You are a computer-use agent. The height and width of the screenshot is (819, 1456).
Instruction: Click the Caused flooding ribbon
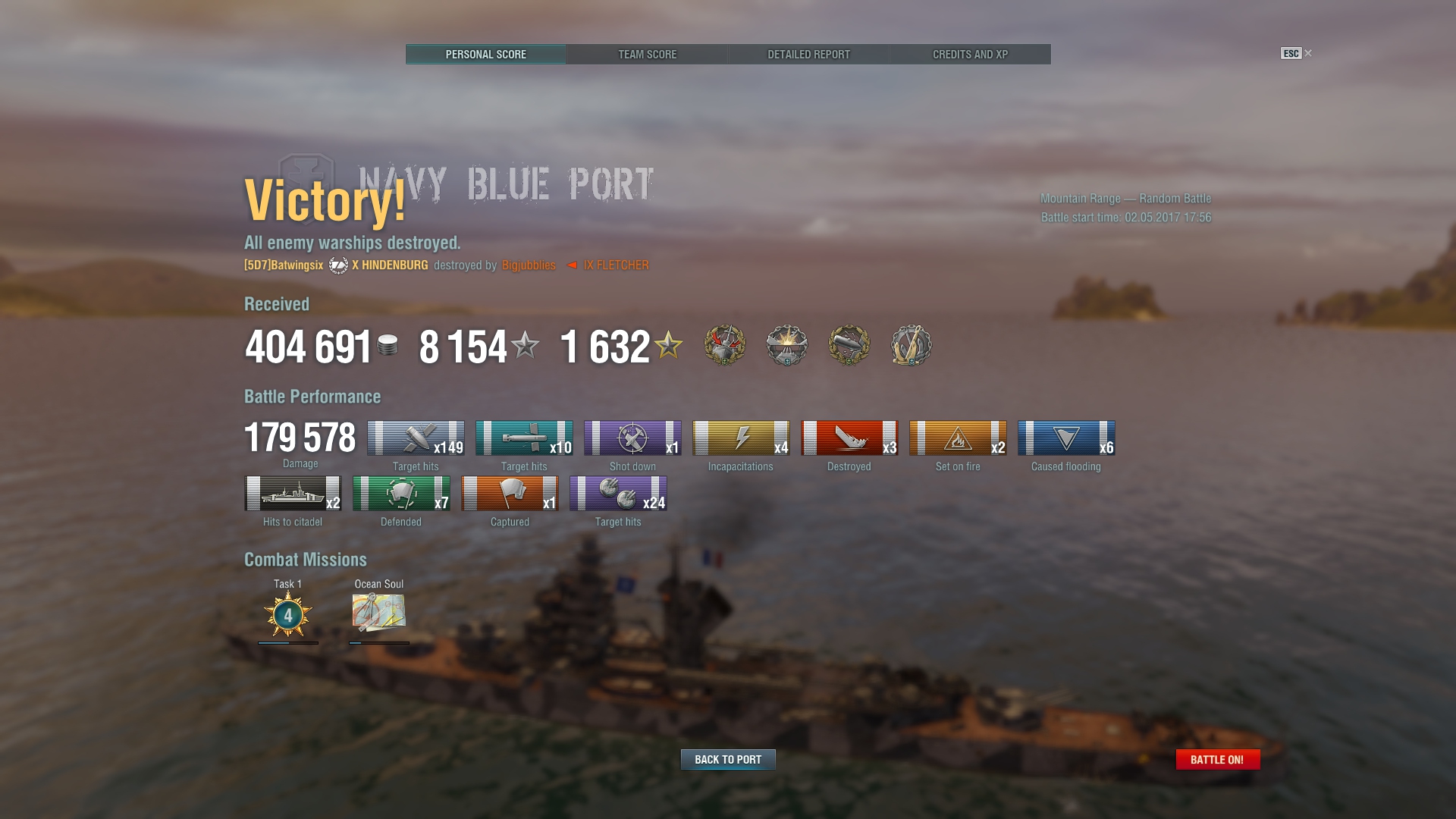[1066, 438]
